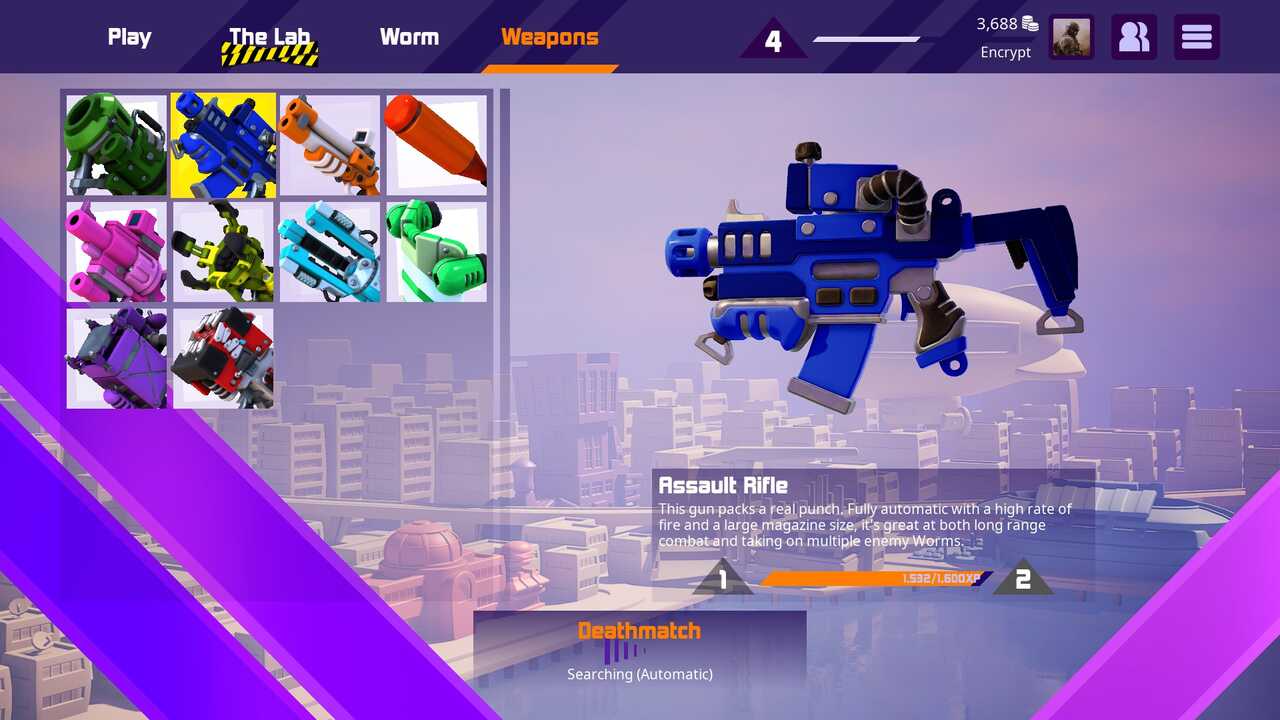Image resolution: width=1280 pixels, height=720 pixels.
Task: Pick the cyan weapon thumbnail
Action: click(330, 252)
